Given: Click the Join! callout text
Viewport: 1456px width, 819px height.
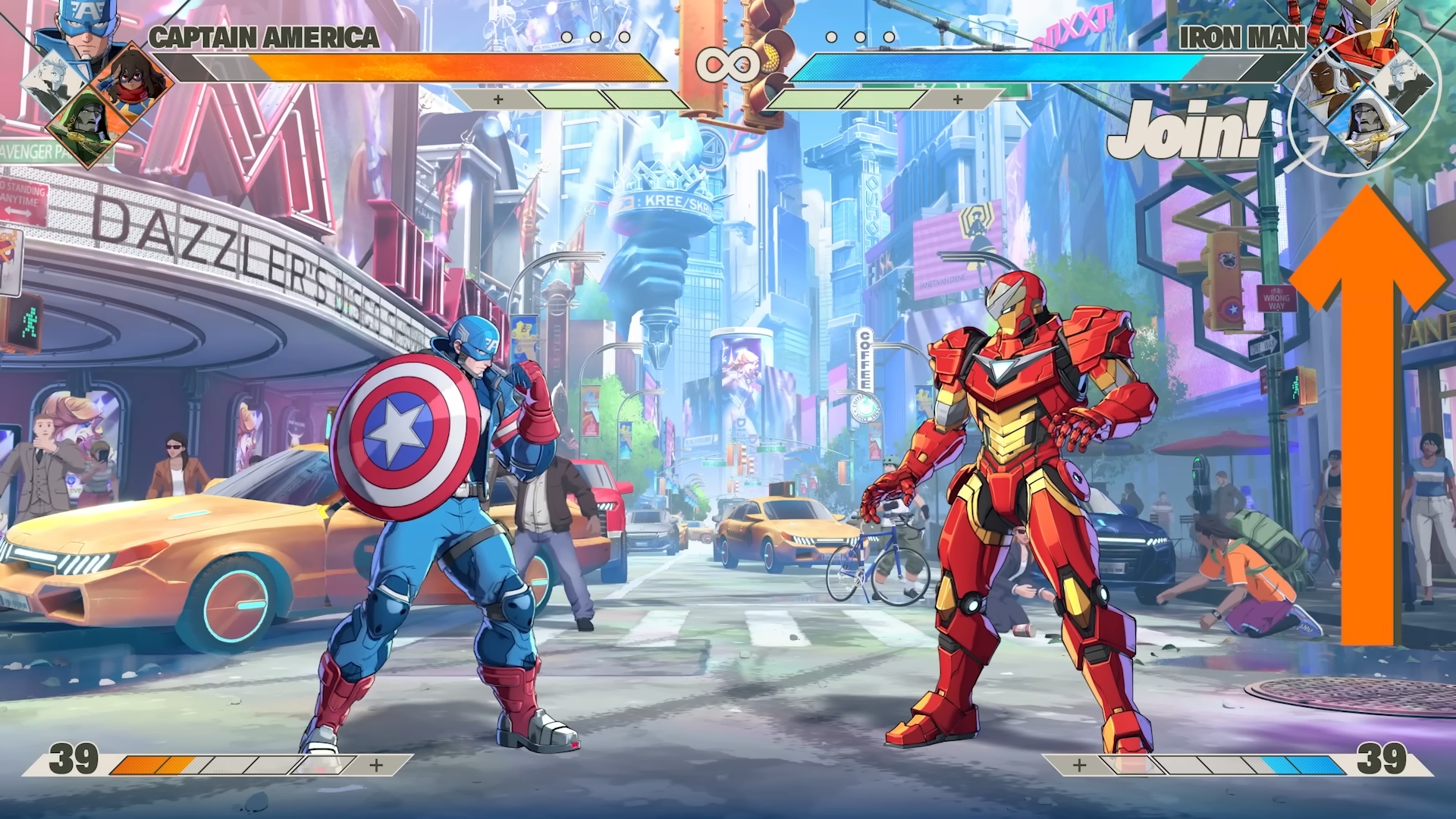Looking at the screenshot, I should 1187,129.
